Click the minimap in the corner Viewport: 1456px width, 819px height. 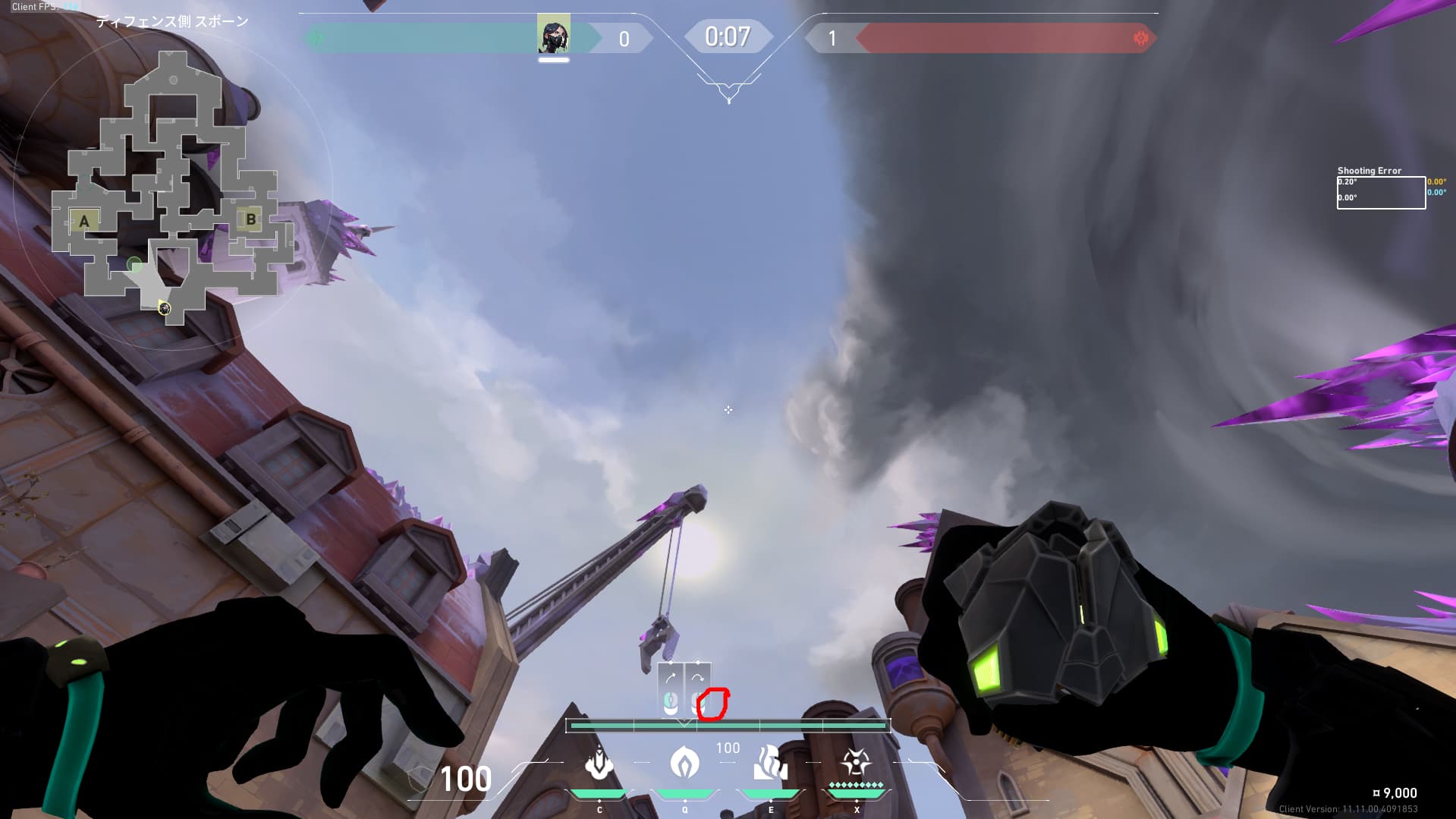pyautogui.click(x=174, y=190)
